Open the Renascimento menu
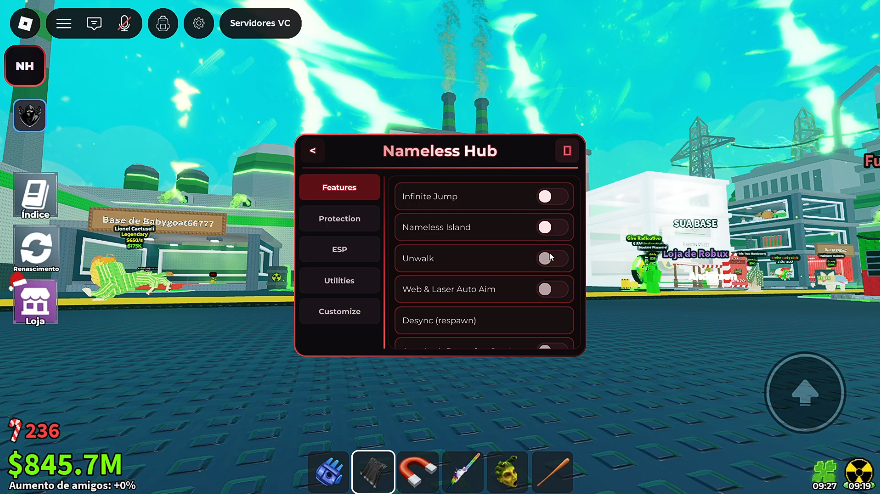880x494 pixels. click(x=35, y=249)
